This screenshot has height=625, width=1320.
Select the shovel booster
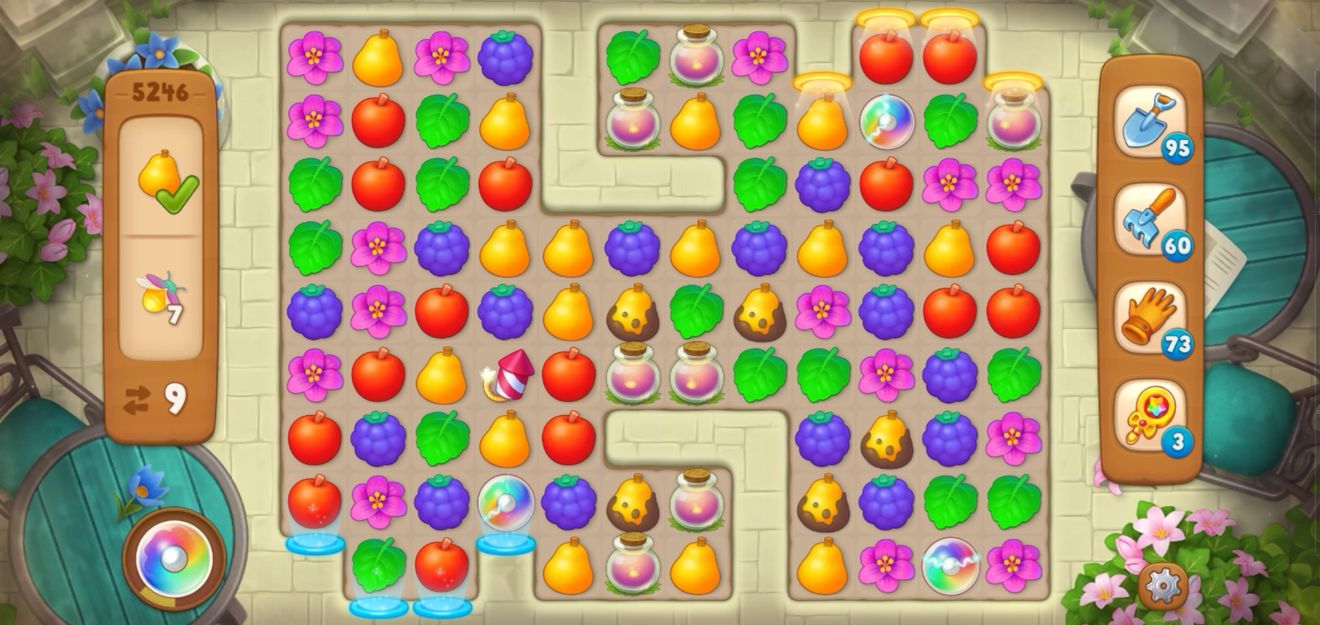pyautogui.click(x=1150, y=122)
